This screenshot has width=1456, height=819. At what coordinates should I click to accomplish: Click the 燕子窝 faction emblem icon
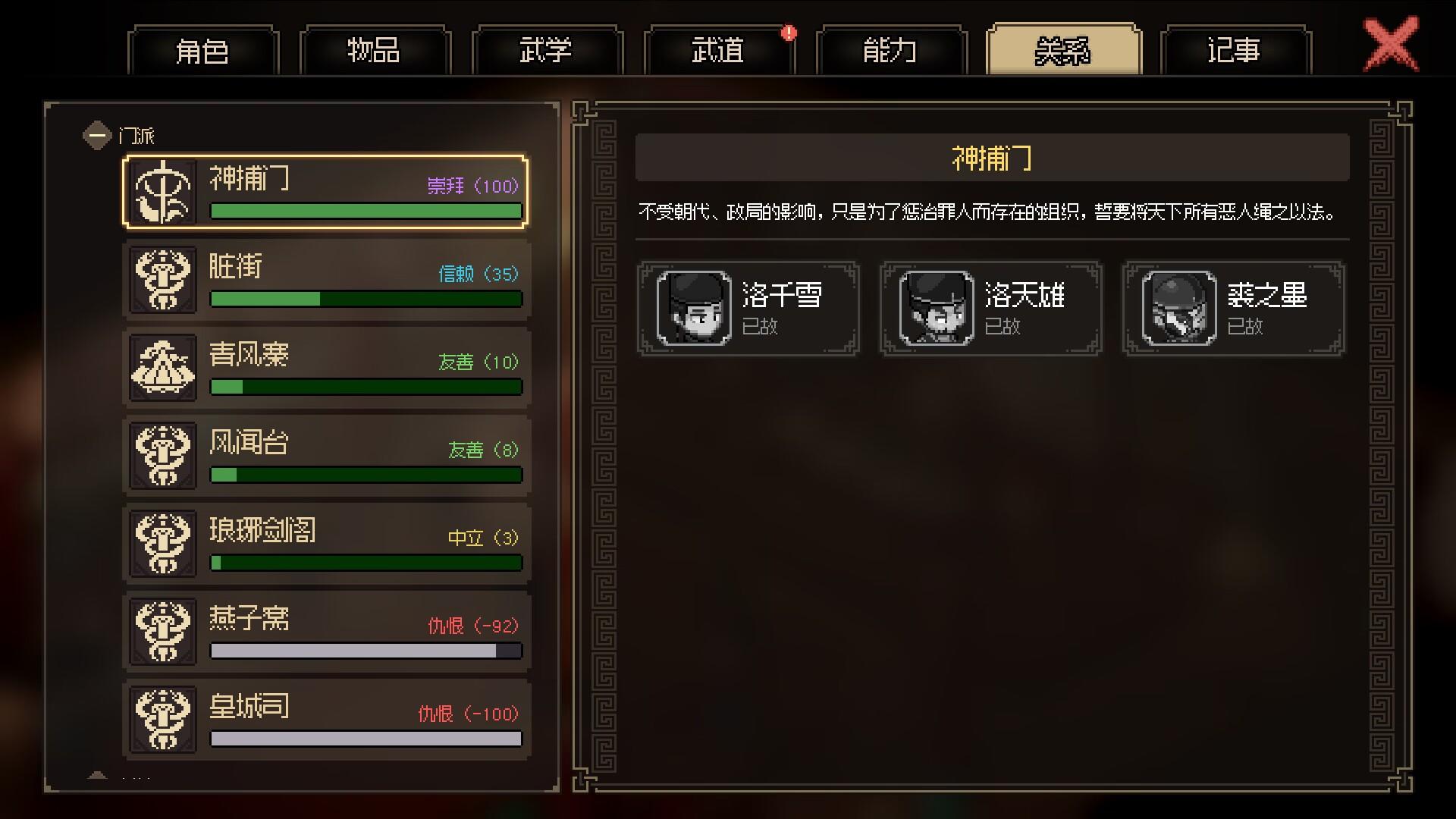162,631
